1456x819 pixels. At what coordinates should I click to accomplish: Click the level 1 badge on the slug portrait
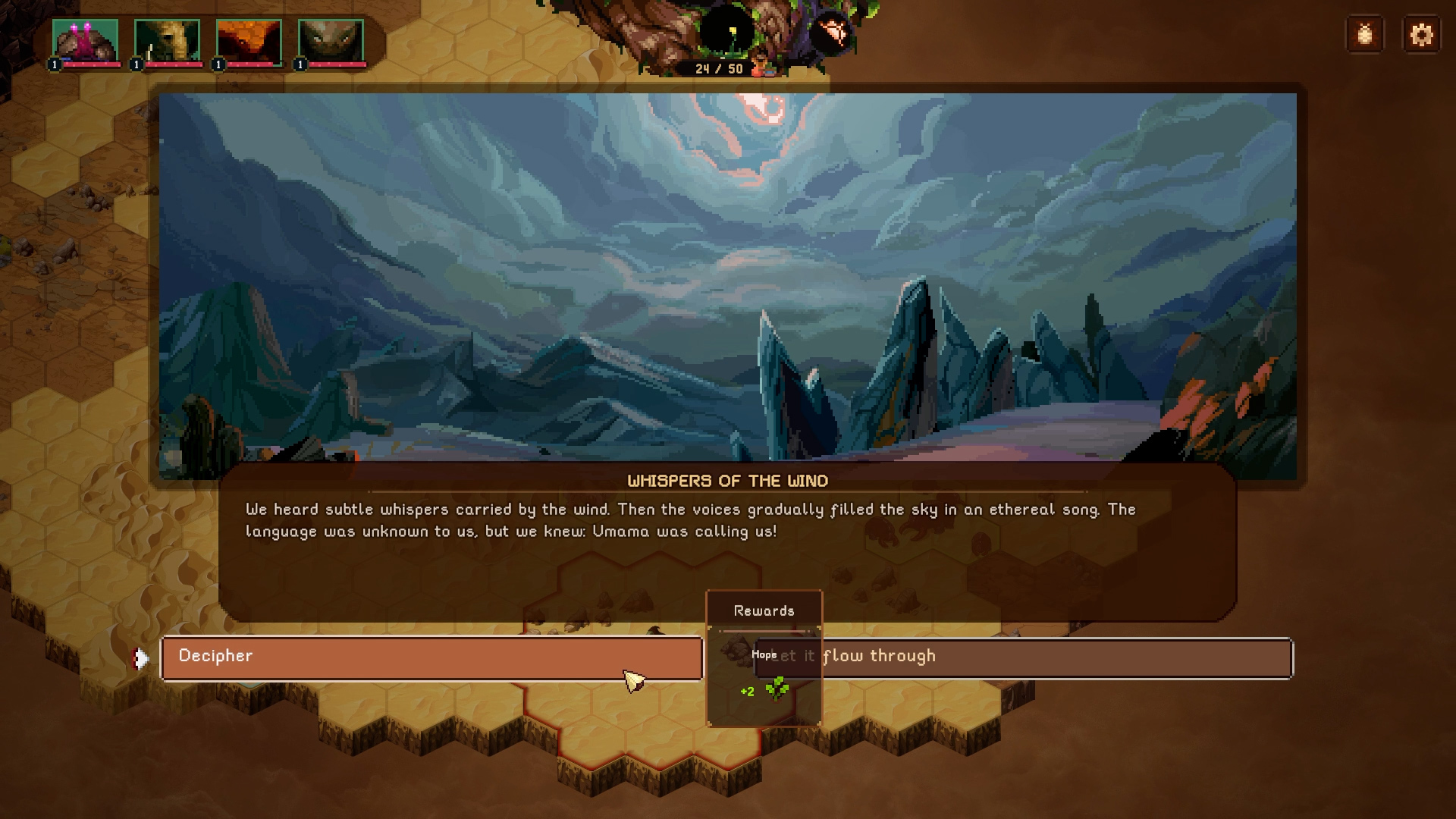tap(54, 64)
